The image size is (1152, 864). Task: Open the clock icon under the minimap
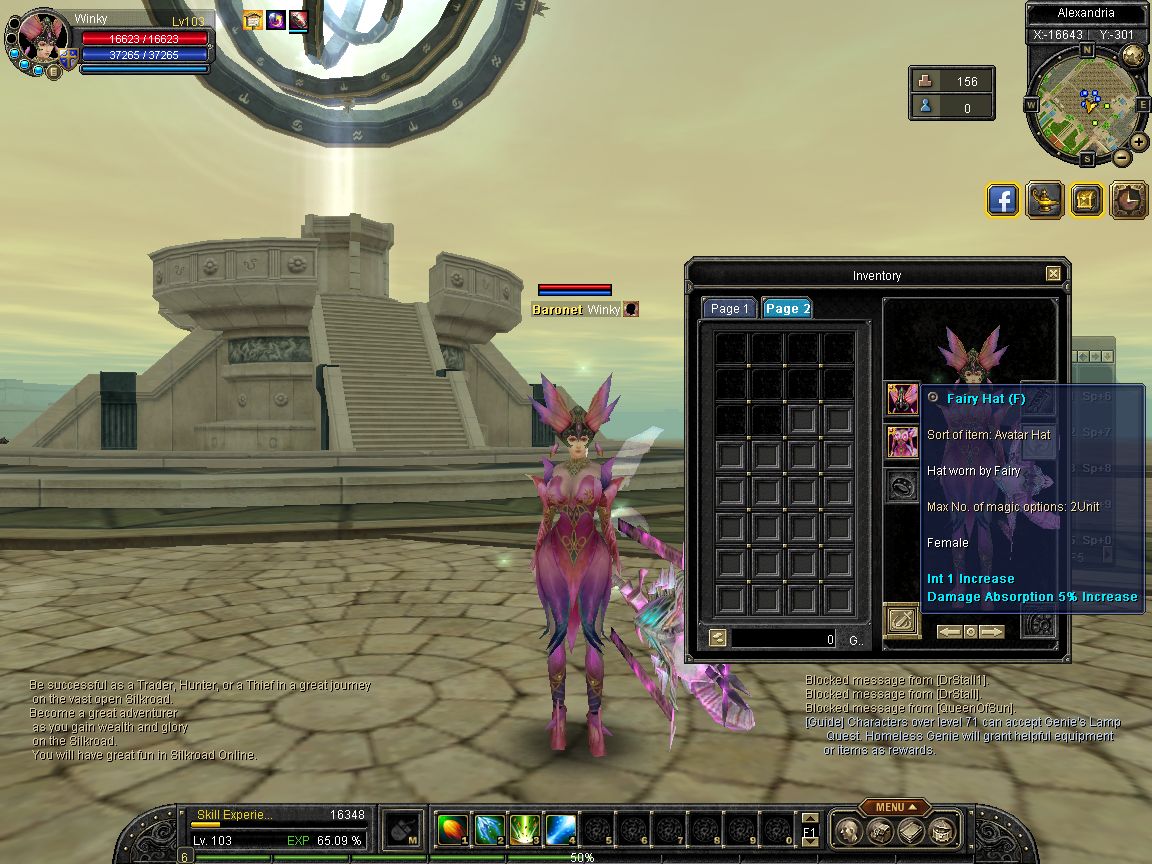[x=1129, y=200]
